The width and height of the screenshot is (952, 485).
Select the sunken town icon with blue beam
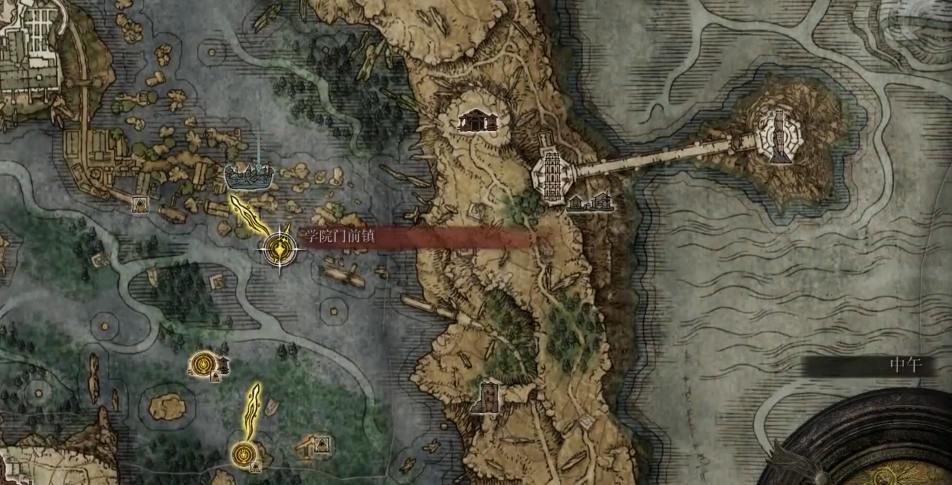247,176
